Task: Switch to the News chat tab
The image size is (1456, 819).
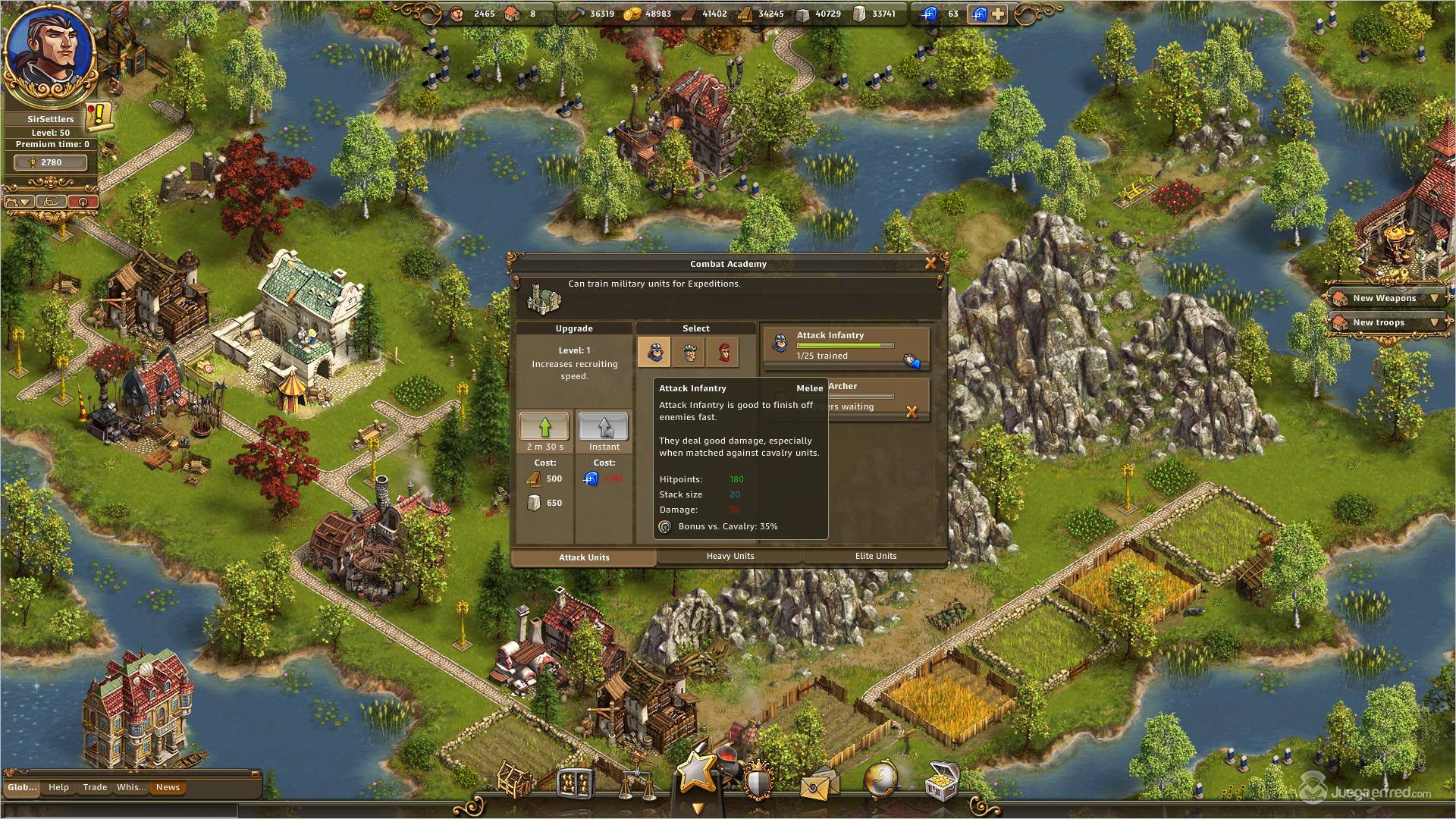Action: pyautogui.click(x=168, y=787)
